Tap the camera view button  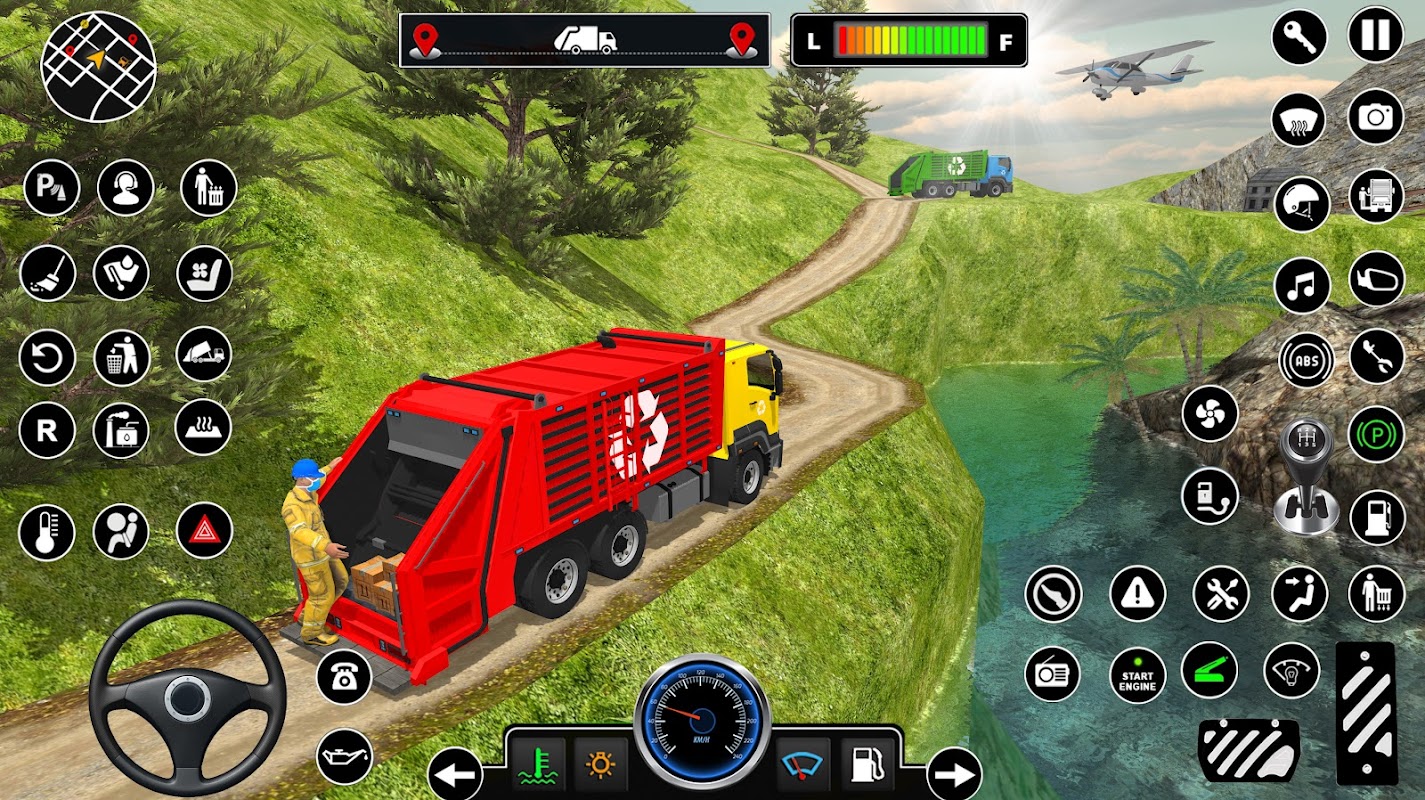[x=1376, y=117]
